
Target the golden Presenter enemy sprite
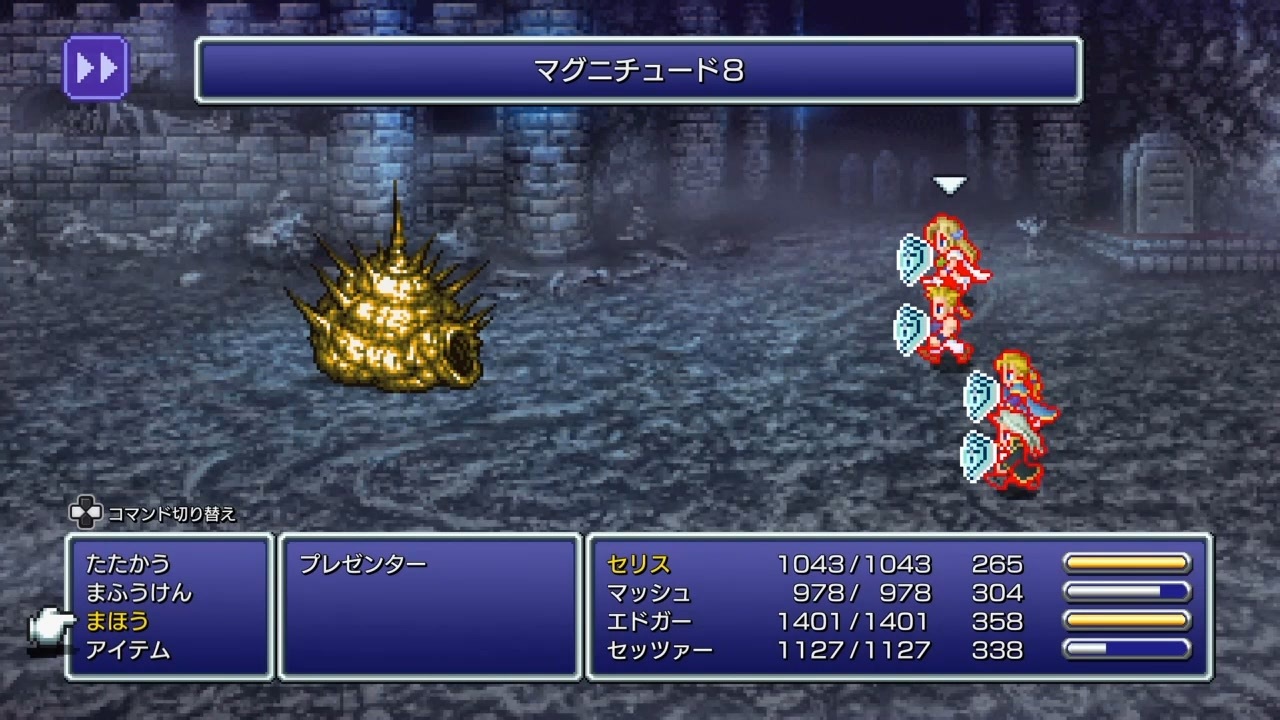[x=390, y=320]
